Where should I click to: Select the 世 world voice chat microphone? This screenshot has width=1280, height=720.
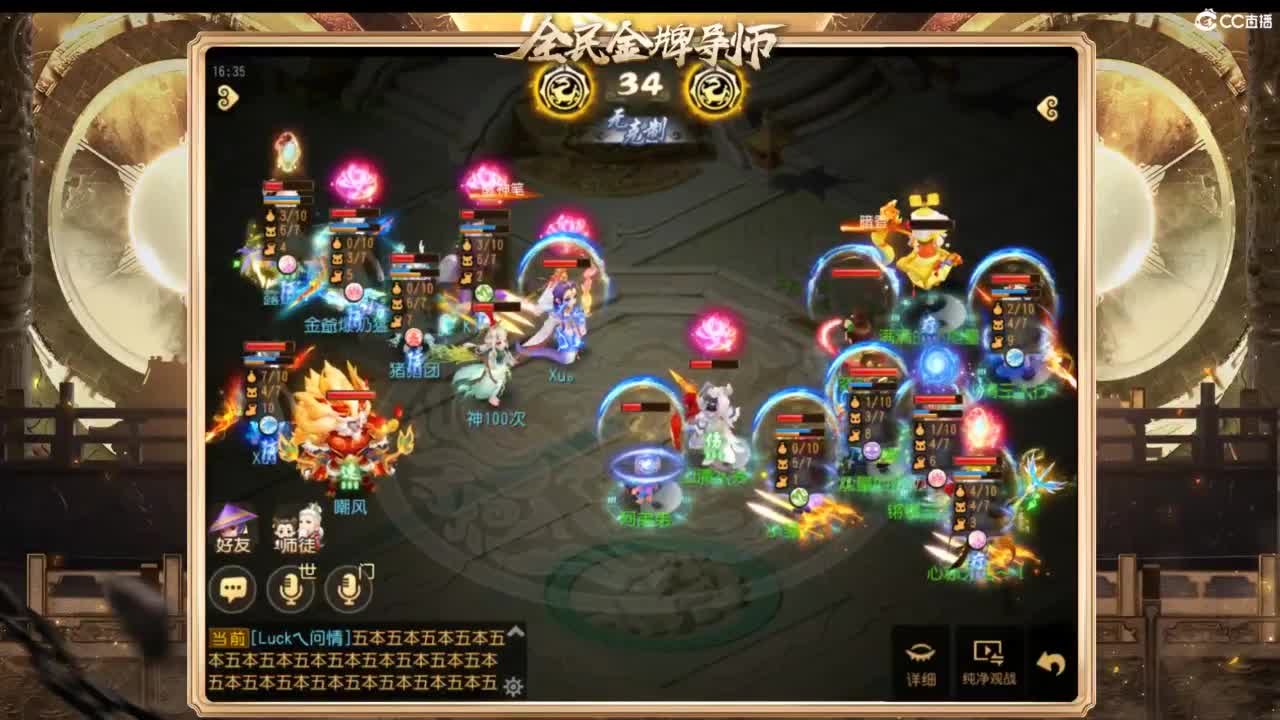point(290,588)
